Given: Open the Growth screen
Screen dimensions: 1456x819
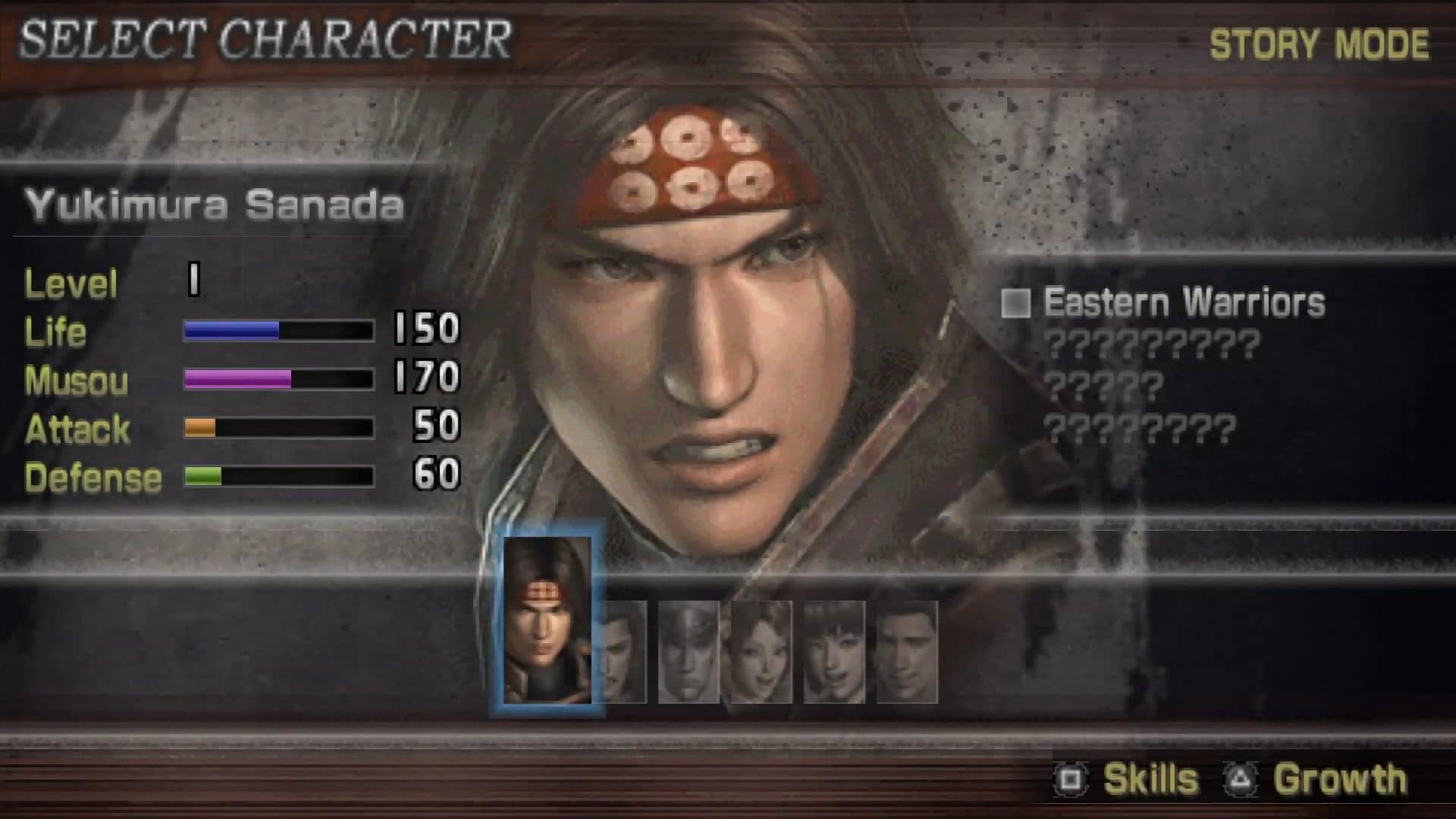Looking at the screenshot, I should (x=1340, y=777).
